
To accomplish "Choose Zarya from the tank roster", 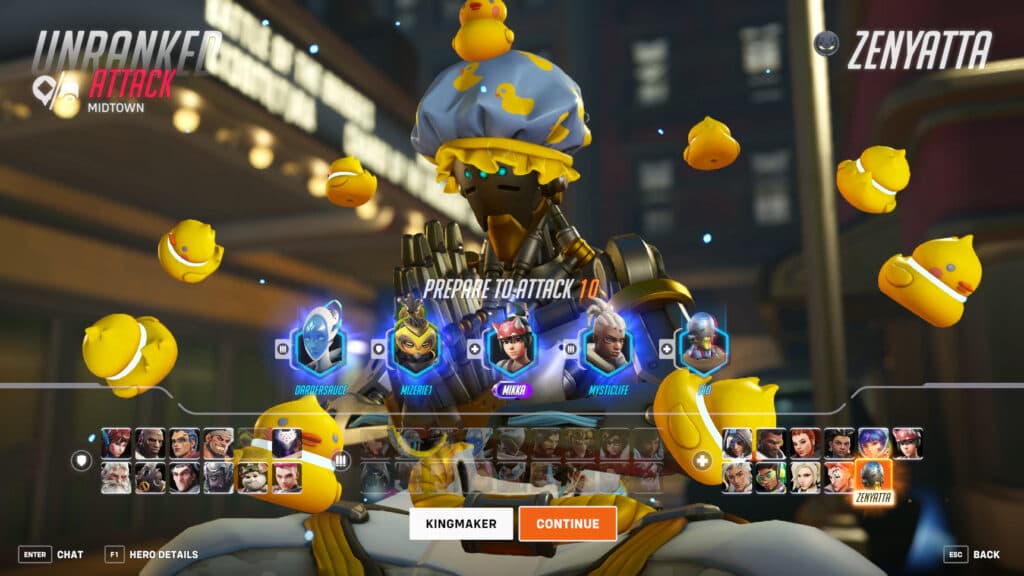I will tap(286, 477).
